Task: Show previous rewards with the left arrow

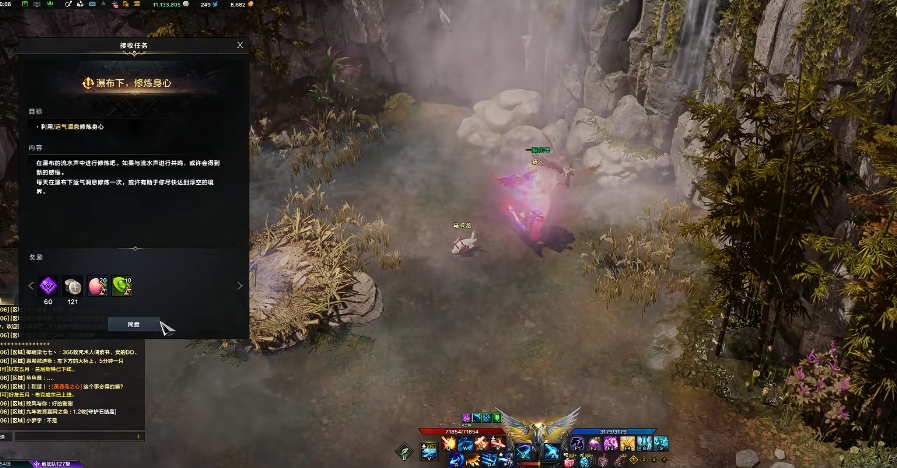Action: (x=31, y=286)
